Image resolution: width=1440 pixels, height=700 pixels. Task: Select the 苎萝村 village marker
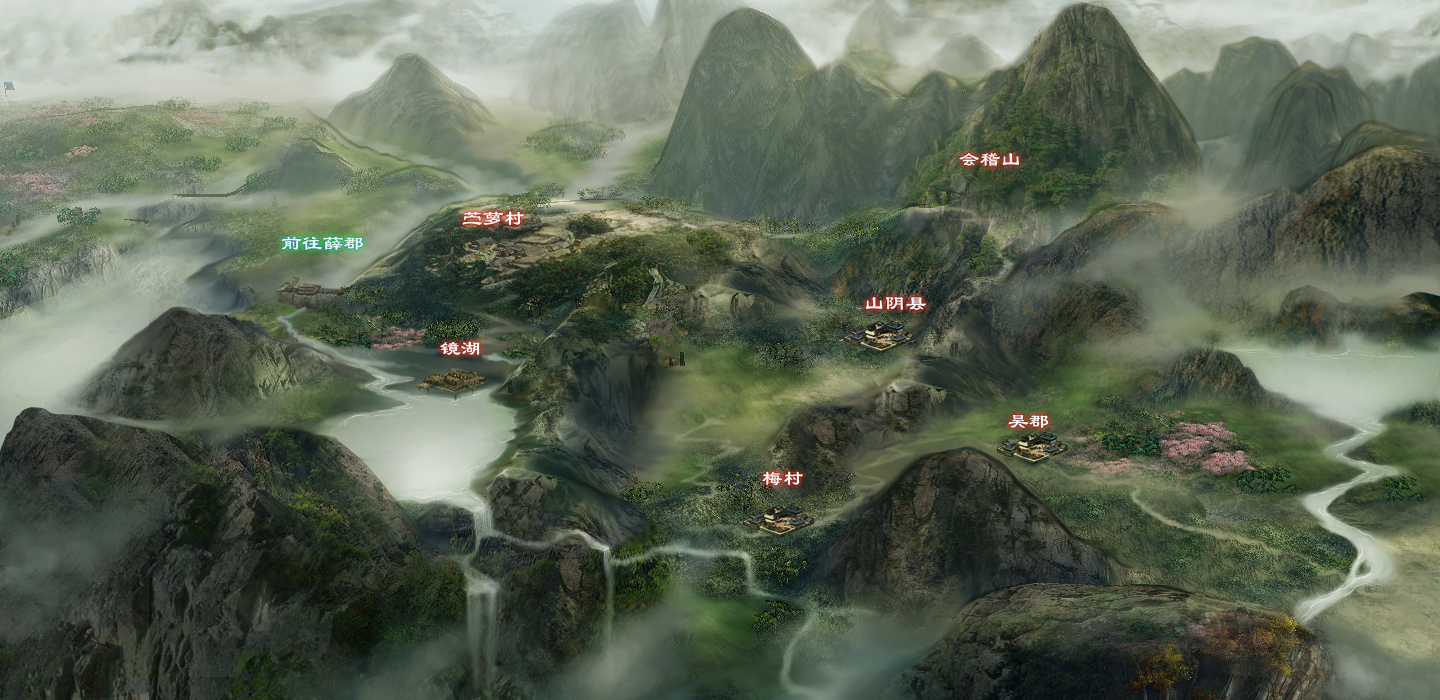tap(492, 219)
